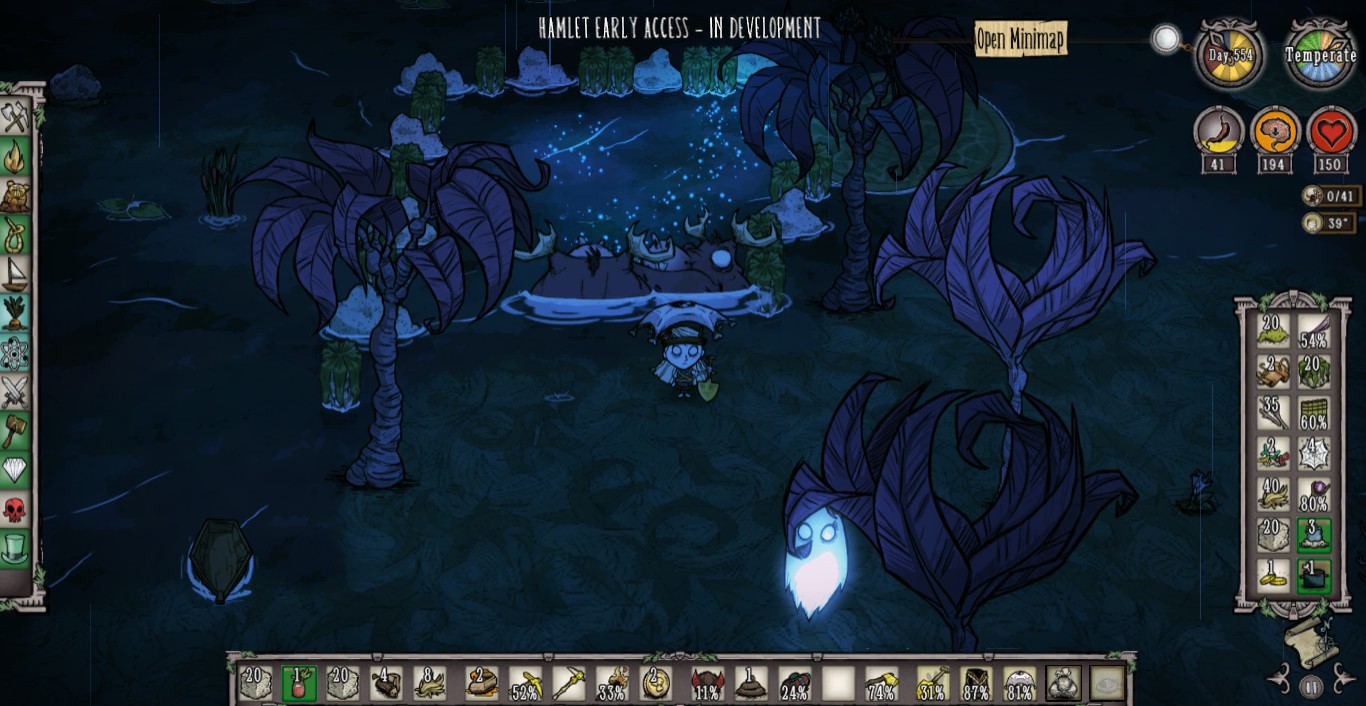Open the Fire crafting tab
Image resolution: width=1366 pixels, height=706 pixels.
[15, 156]
